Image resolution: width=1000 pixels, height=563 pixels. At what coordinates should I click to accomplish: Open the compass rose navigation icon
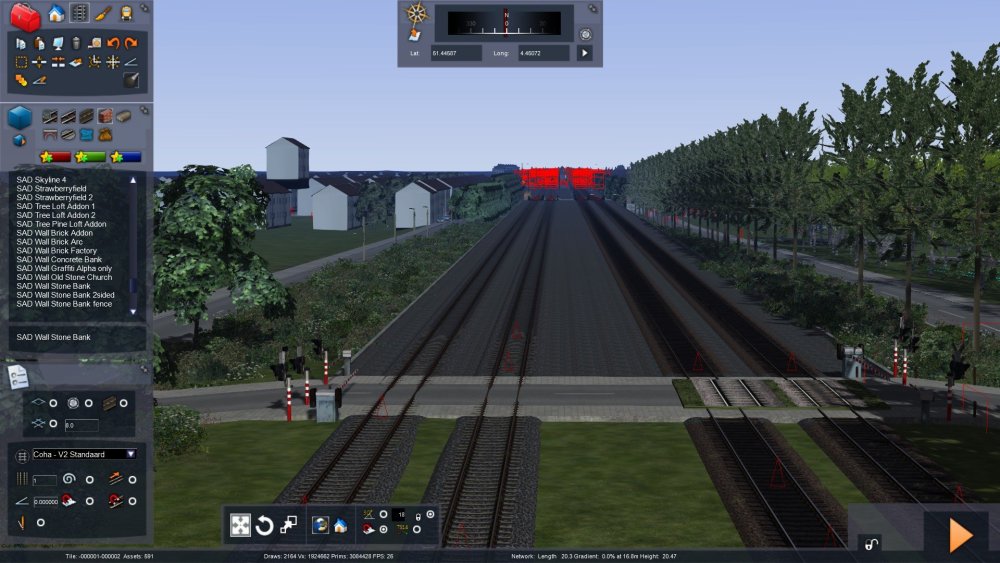(416, 14)
